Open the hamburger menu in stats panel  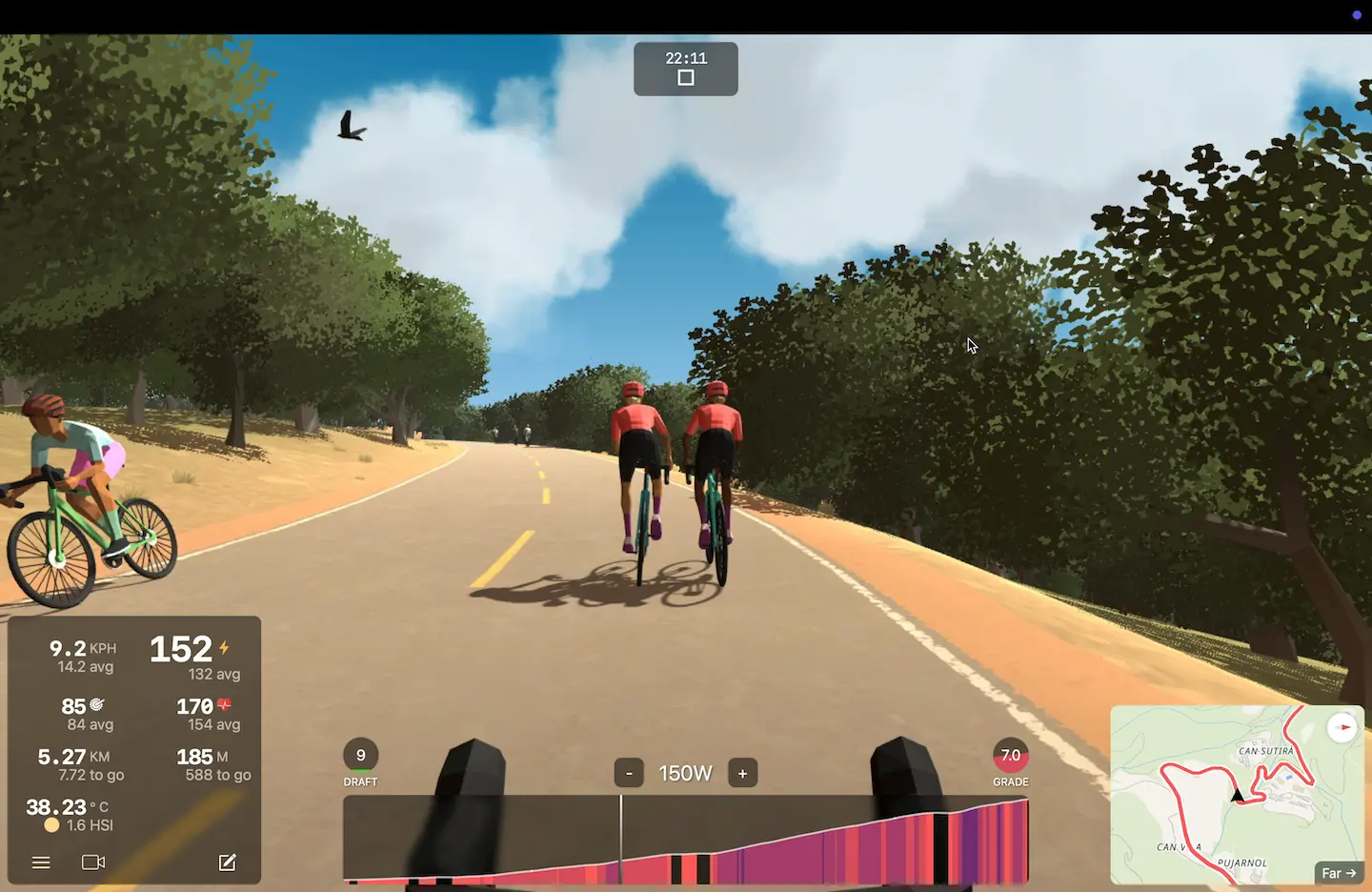[41, 862]
